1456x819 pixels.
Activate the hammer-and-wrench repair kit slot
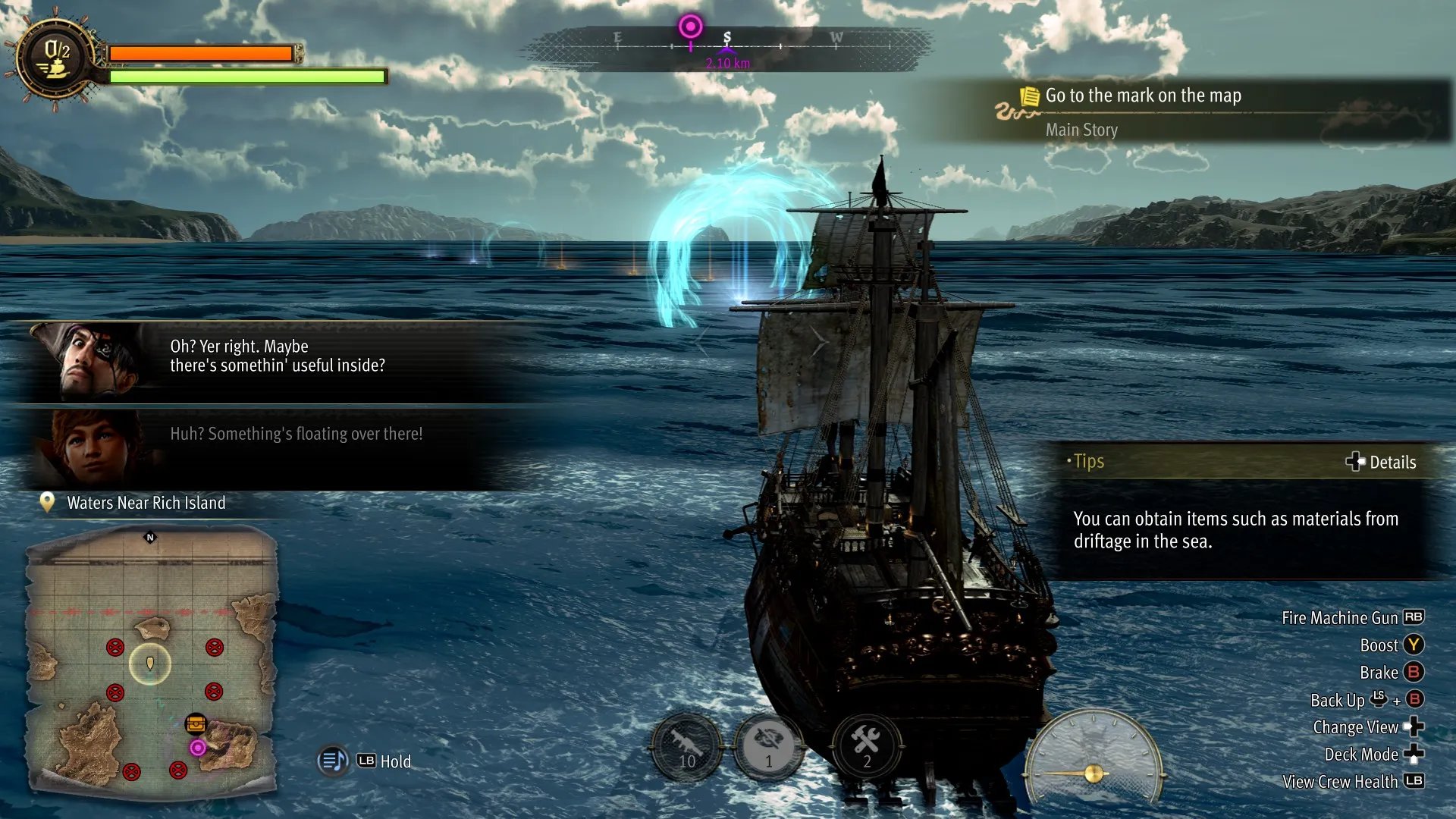tap(866, 747)
